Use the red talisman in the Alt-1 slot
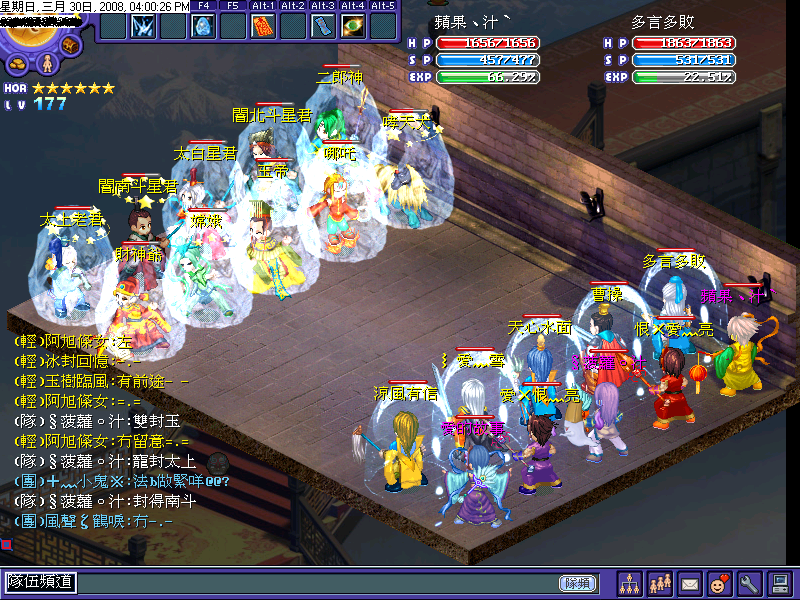800x600 pixels. pyautogui.click(x=263, y=25)
